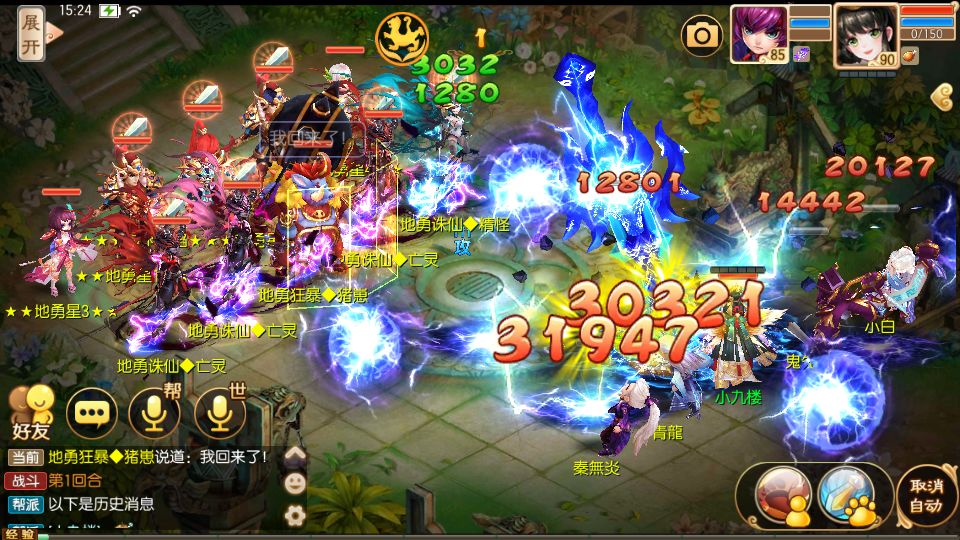
Task: Click the meat drumstick food icon
Action: point(908,56)
